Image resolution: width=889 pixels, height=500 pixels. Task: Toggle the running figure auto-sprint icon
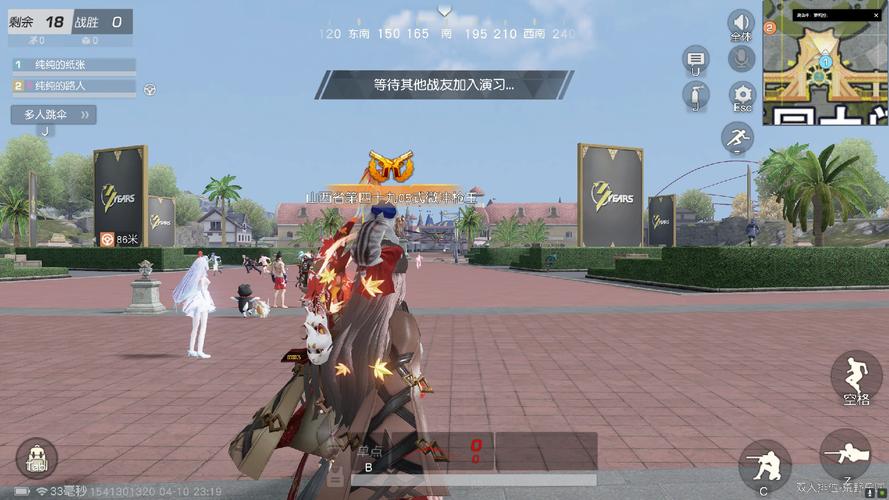[x=738, y=138]
